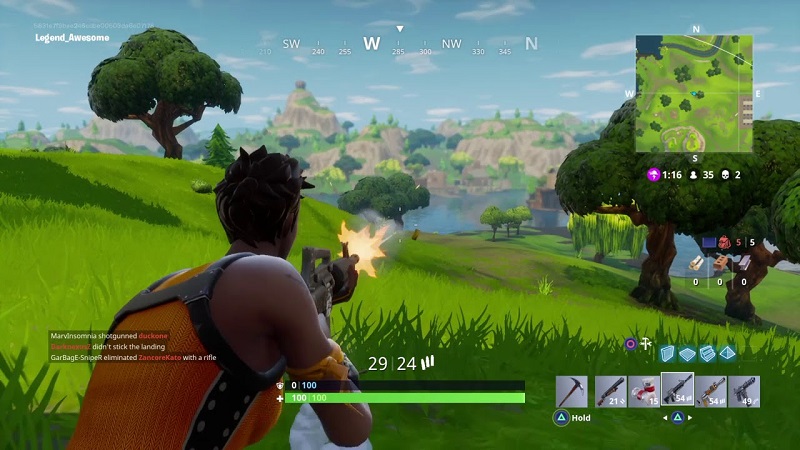Image resolution: width=800 pixels, height=450 pixels.
Task: Open the minimap
Action: point(696,93)
